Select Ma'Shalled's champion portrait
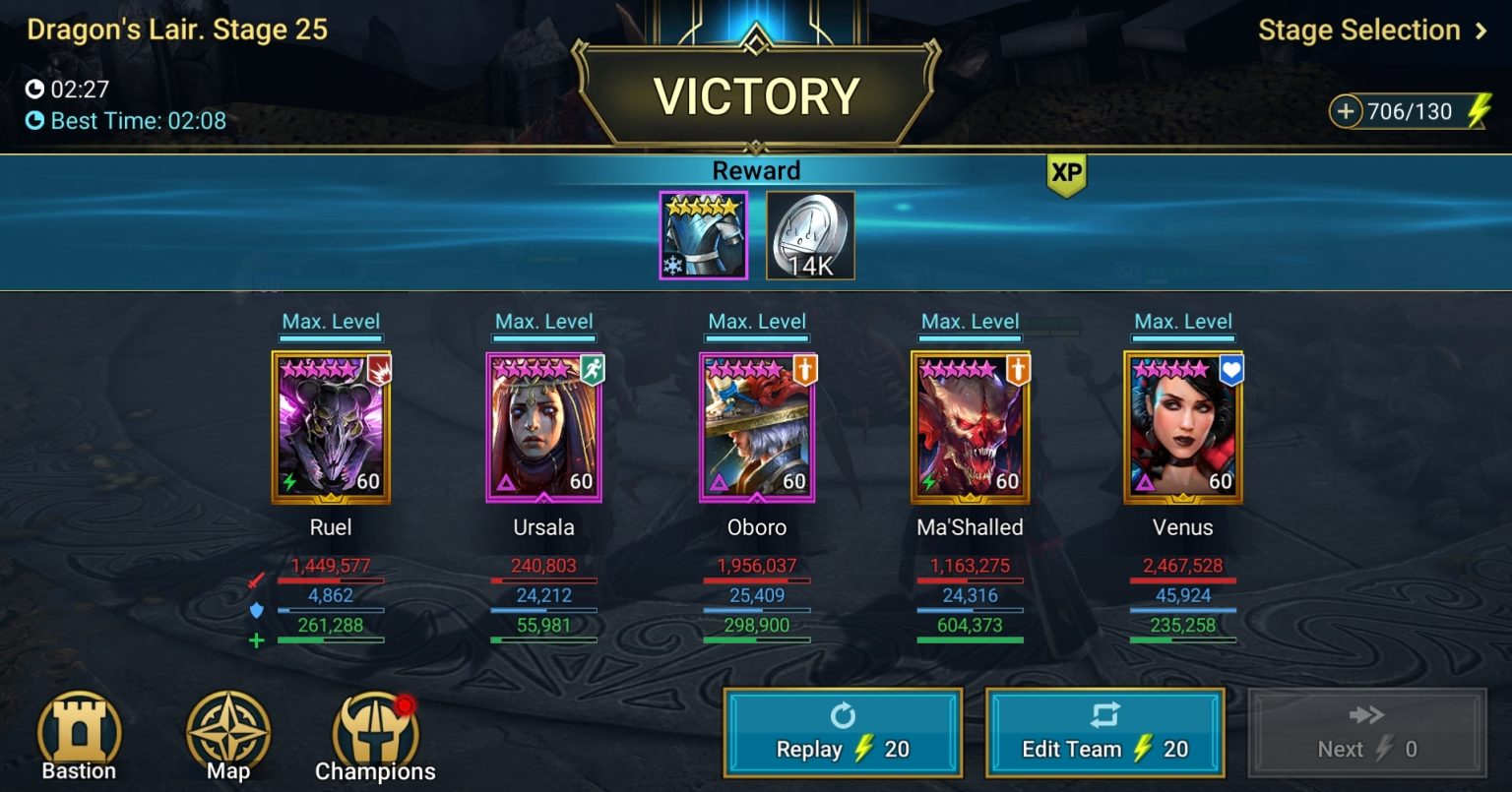Screen dimensions: 1512x792 (970, 425)
